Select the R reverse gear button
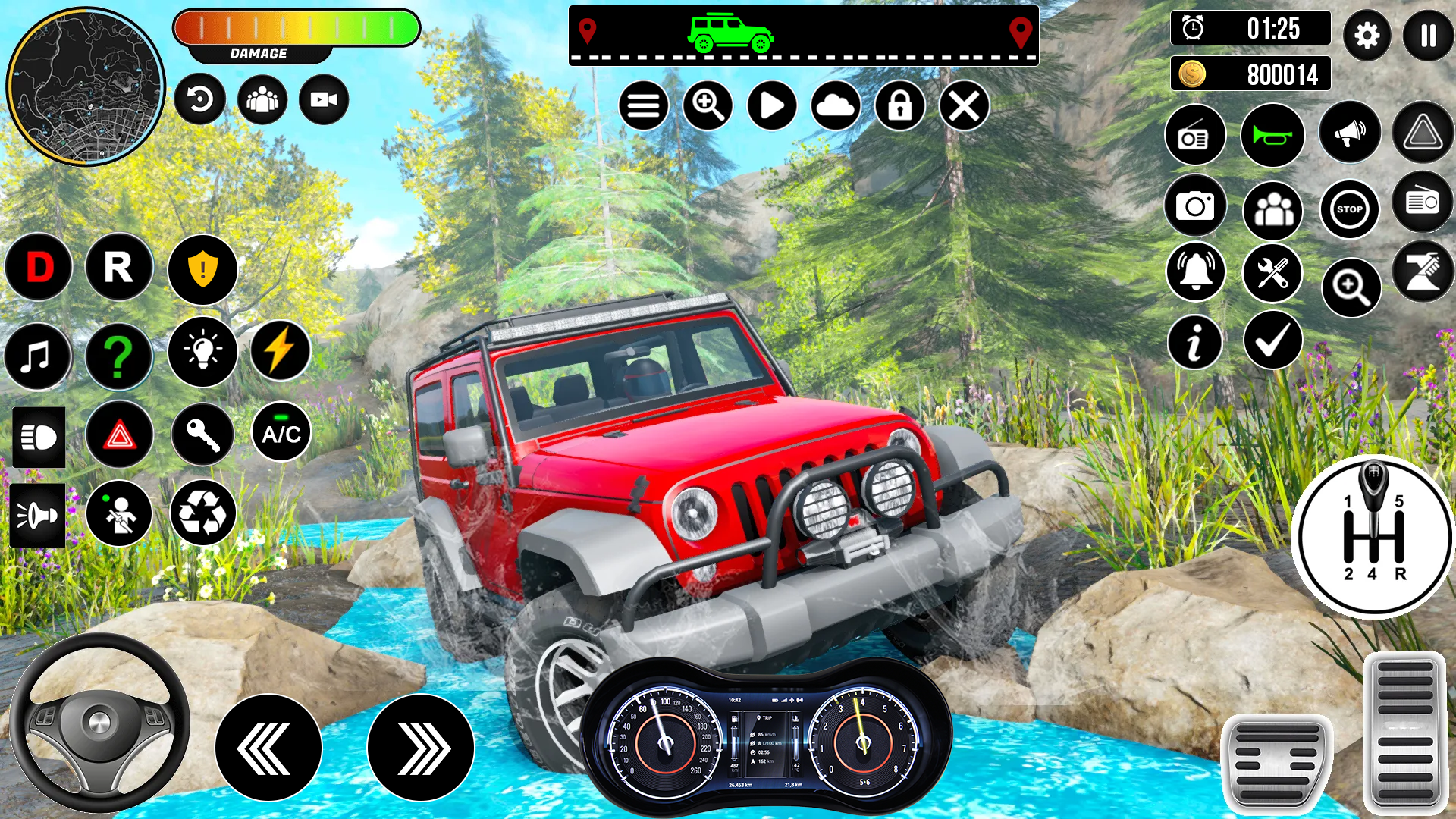The image size is (1456, 819). [119, 268]
